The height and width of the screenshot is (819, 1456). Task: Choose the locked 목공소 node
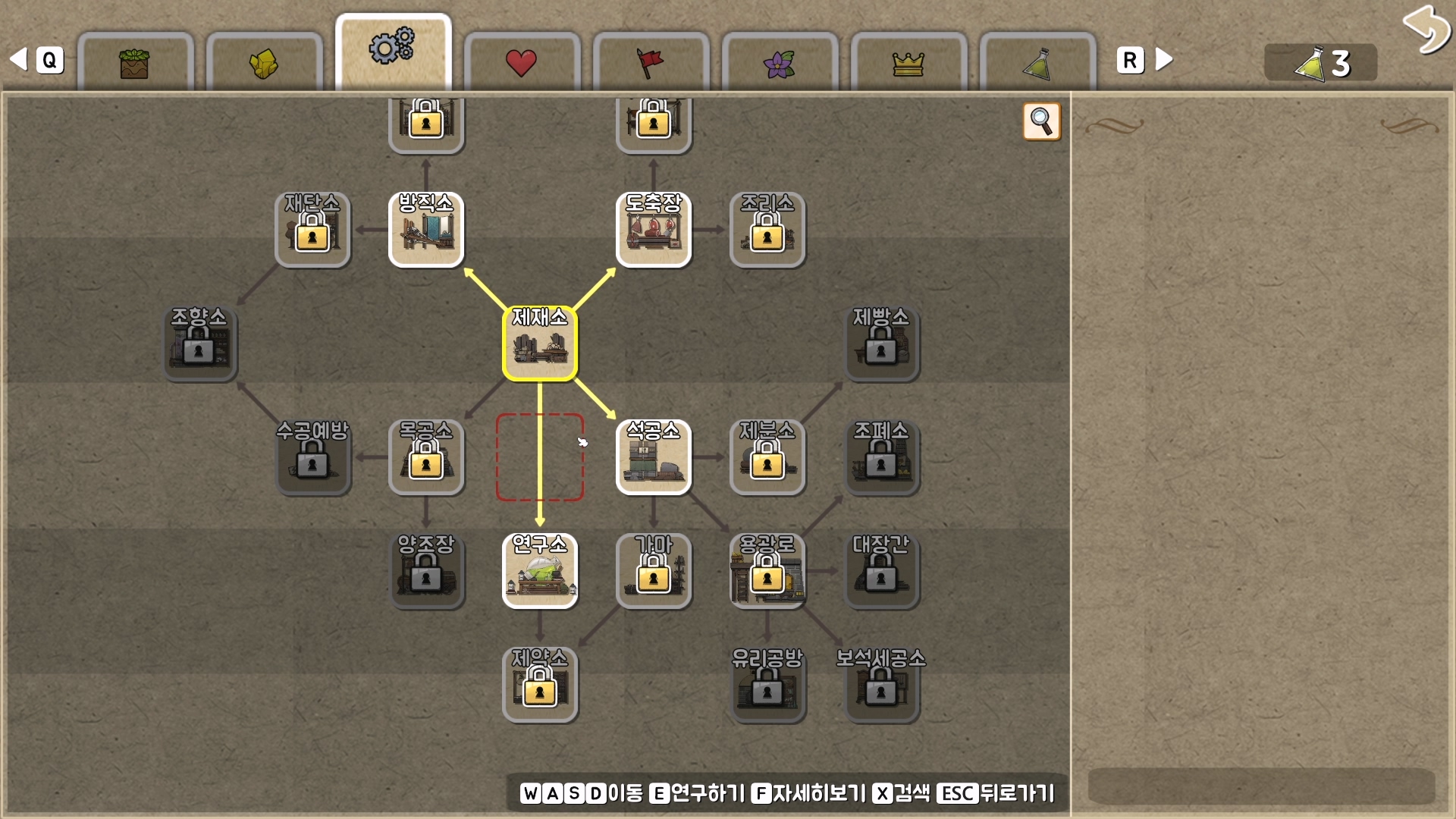tap(426, 457)
